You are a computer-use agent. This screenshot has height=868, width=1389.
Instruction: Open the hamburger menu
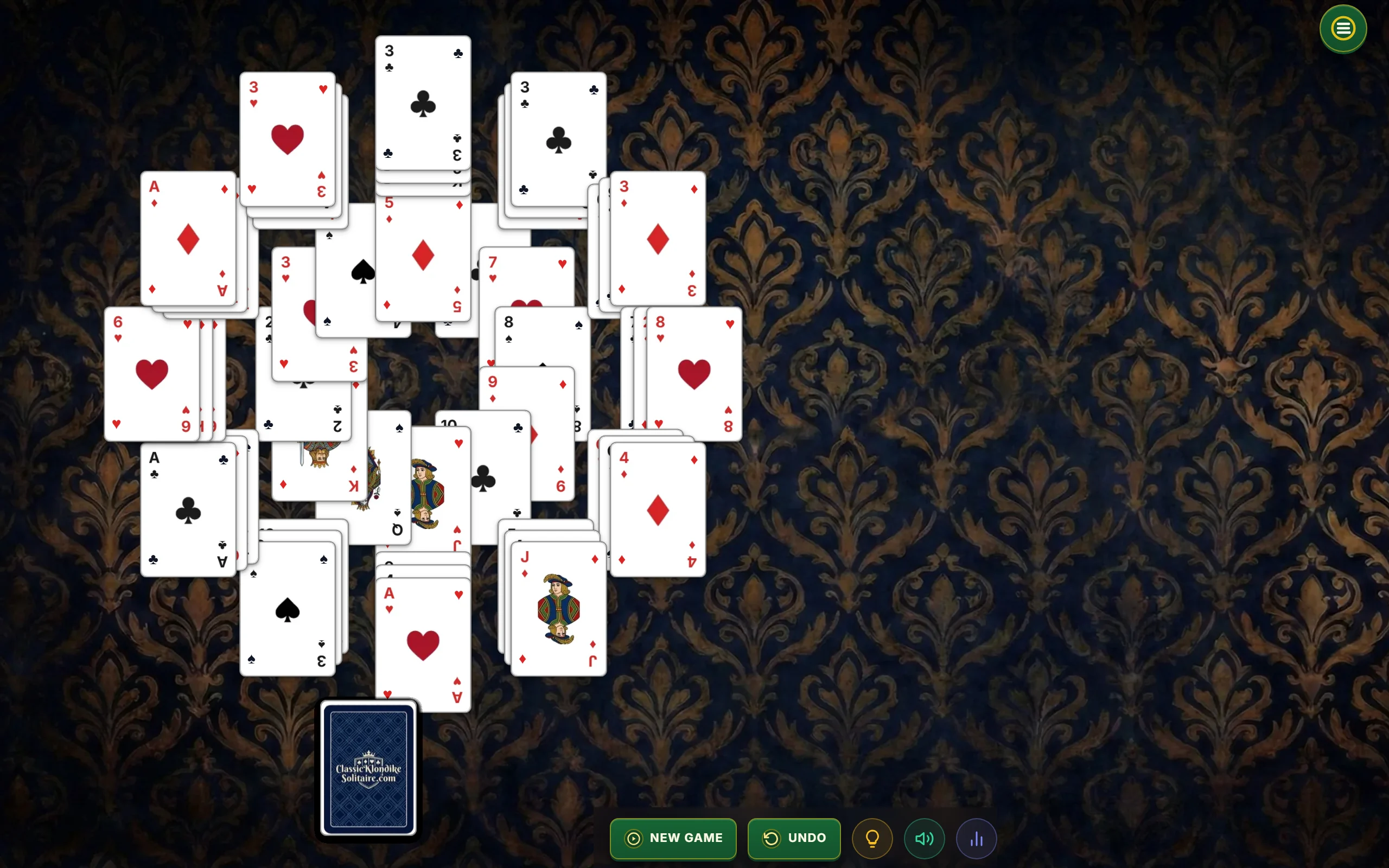point(1342,28)
